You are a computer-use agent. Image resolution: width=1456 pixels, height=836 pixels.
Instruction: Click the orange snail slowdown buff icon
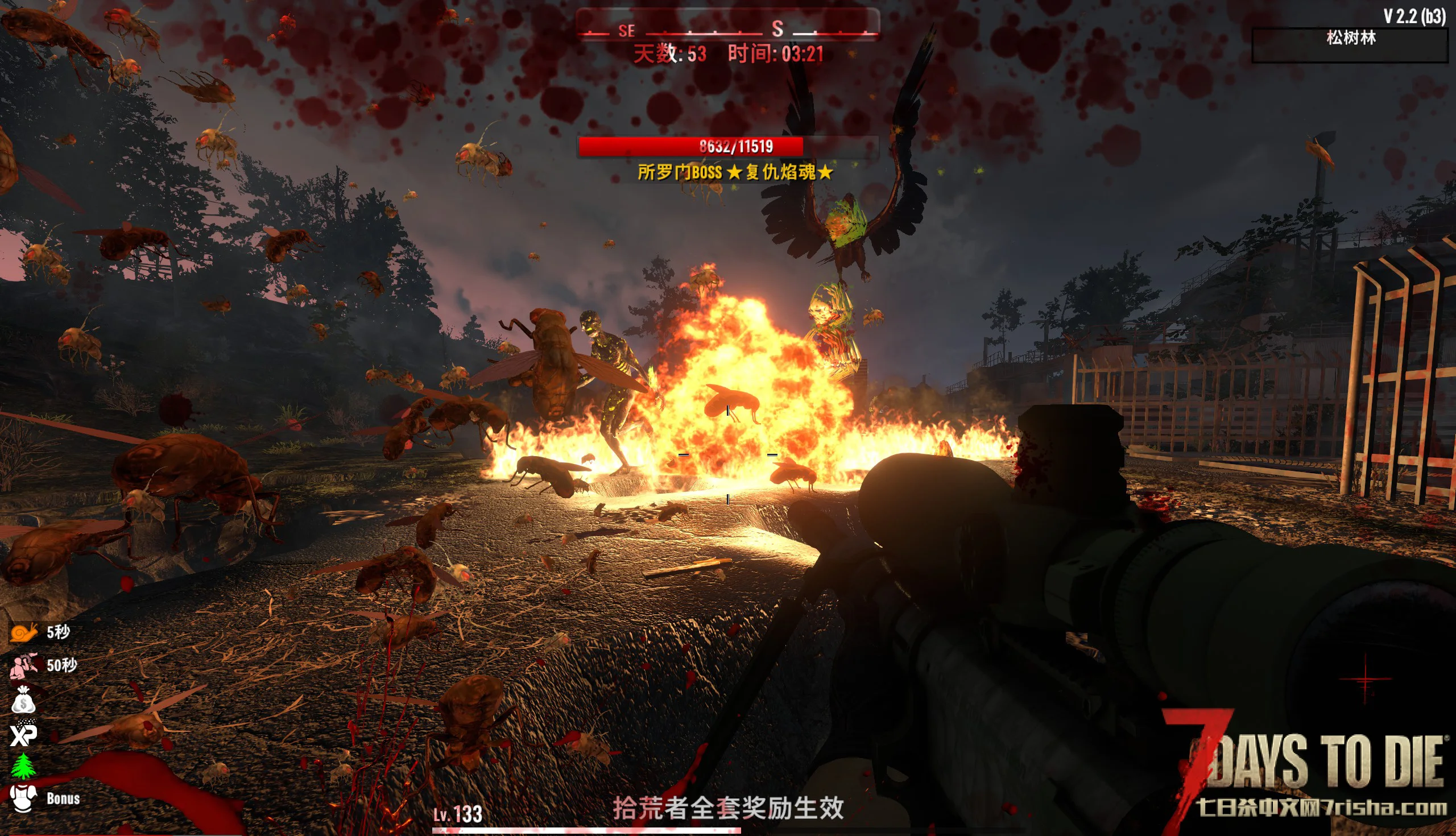click(23, 632)
